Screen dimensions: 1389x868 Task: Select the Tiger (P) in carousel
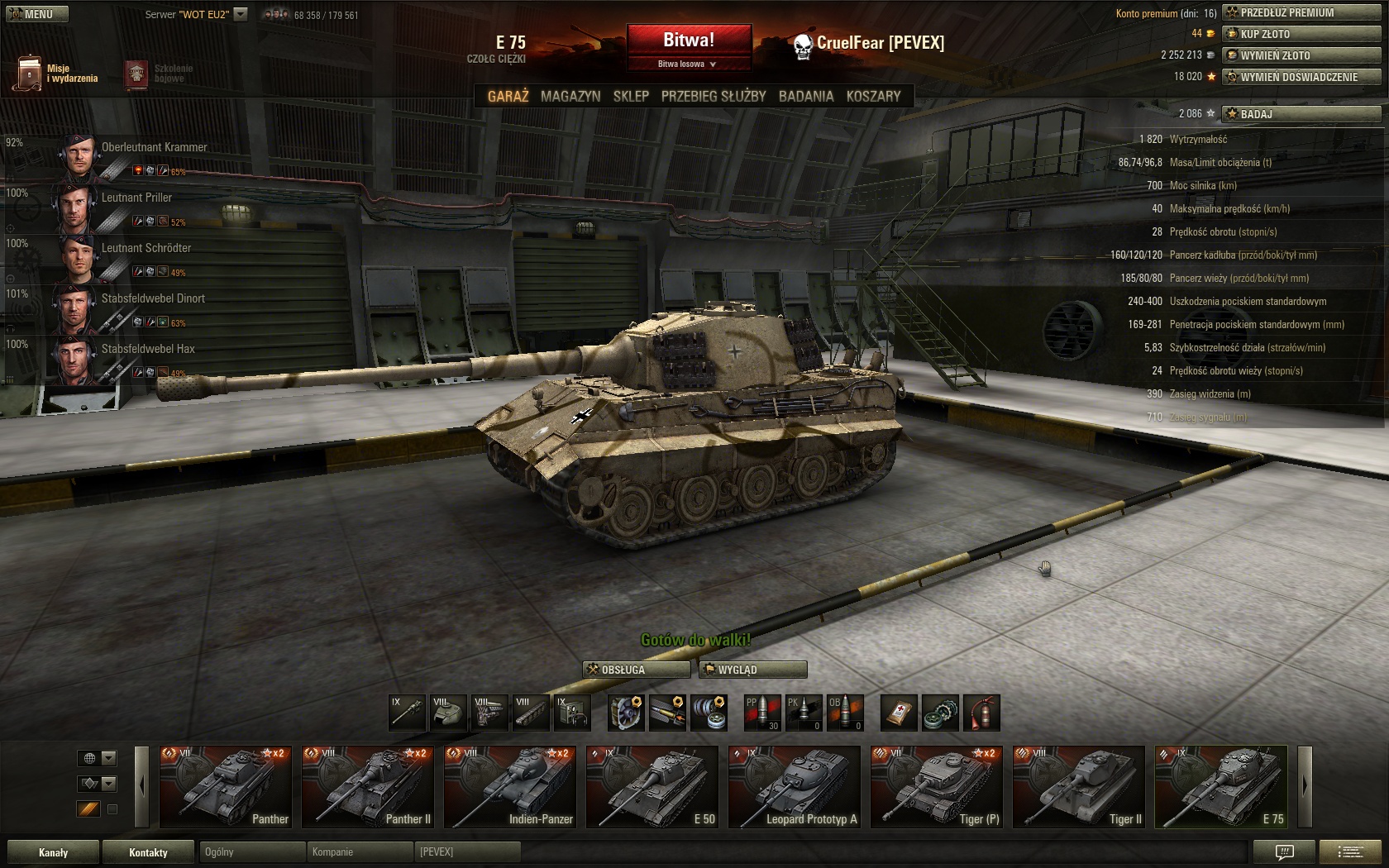point(937,787)
